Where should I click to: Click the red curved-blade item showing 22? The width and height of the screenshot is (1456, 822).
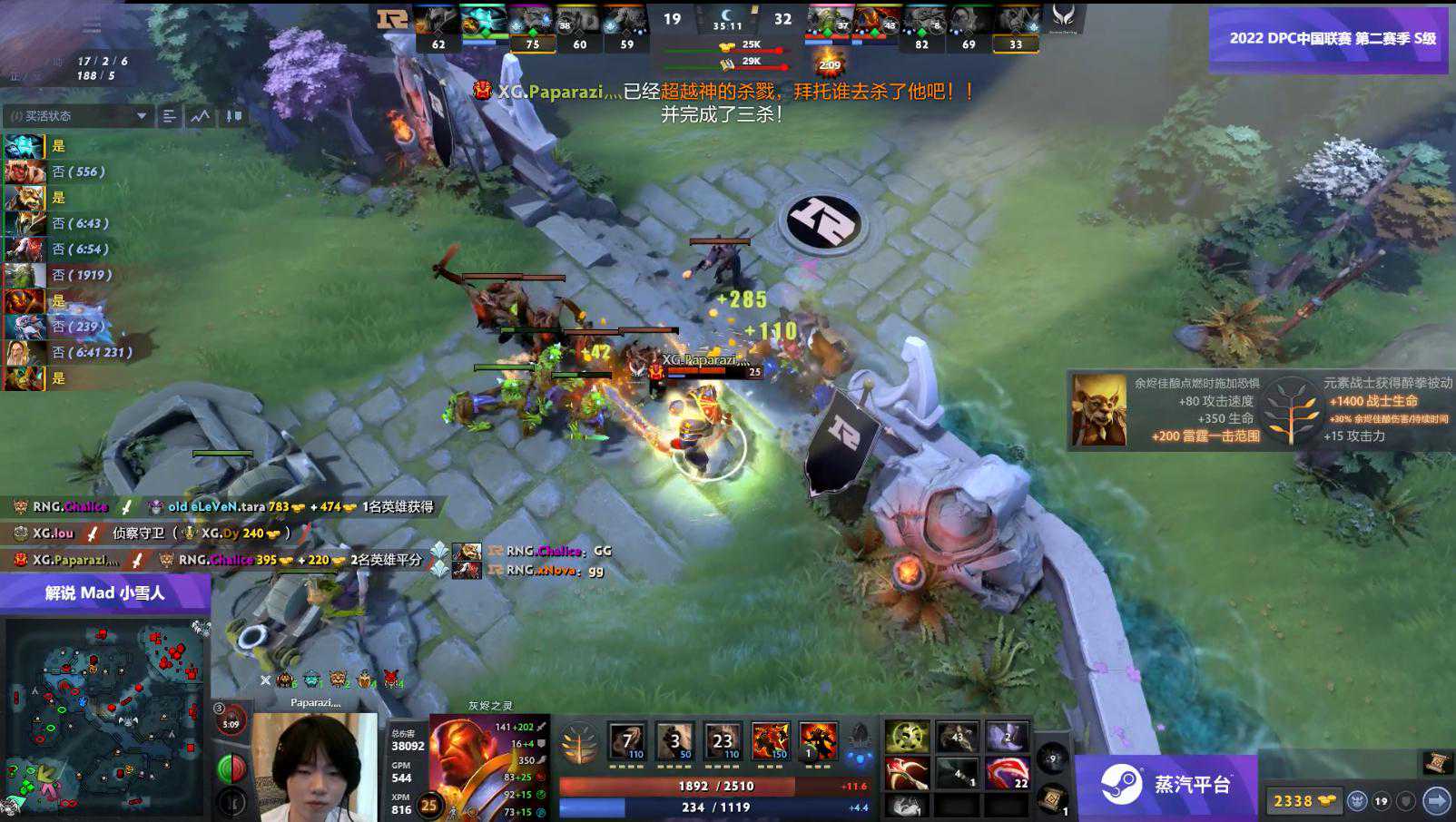[1006, 774]
